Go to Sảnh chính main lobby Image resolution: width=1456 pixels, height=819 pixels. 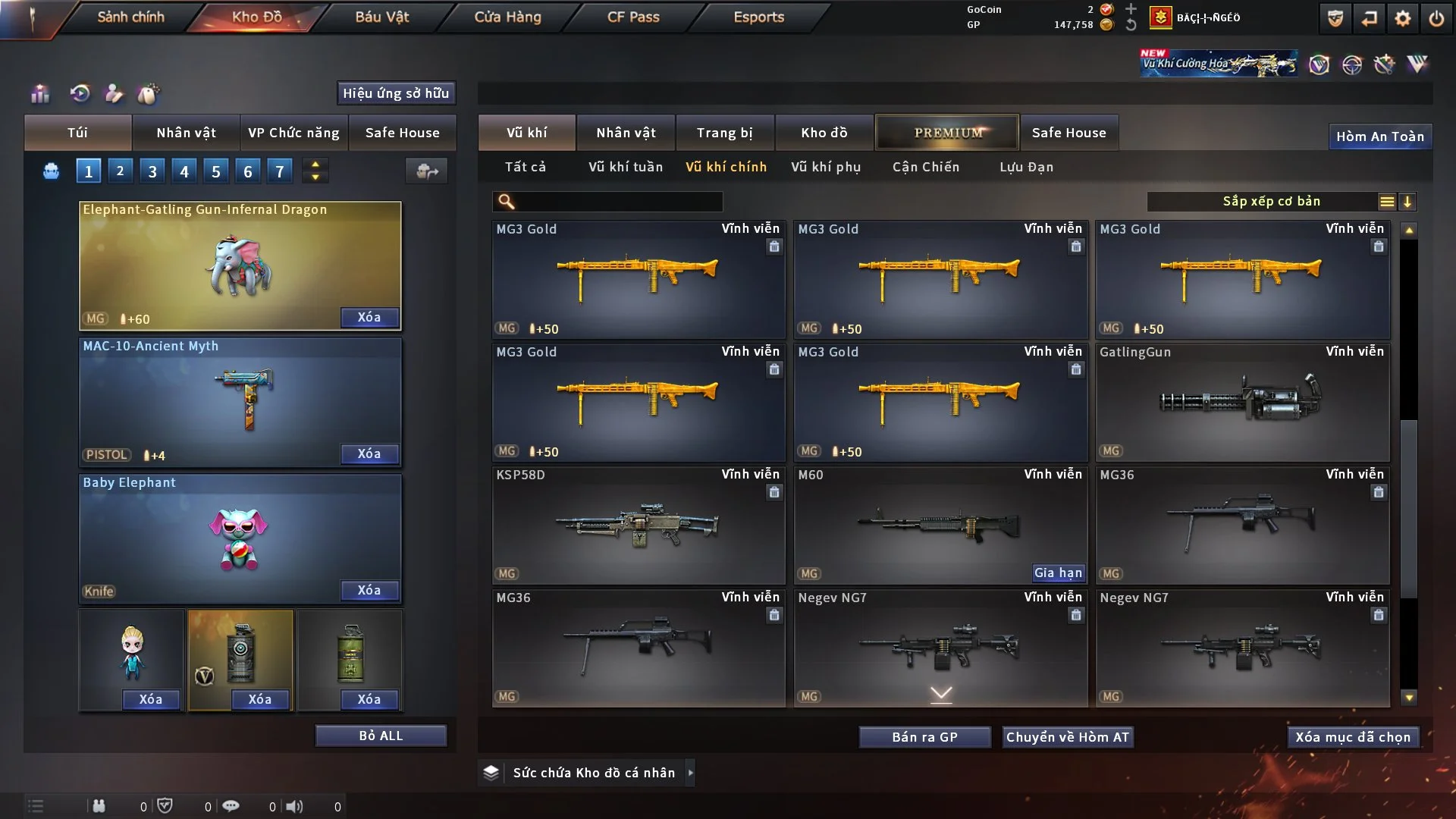point(130,17)
